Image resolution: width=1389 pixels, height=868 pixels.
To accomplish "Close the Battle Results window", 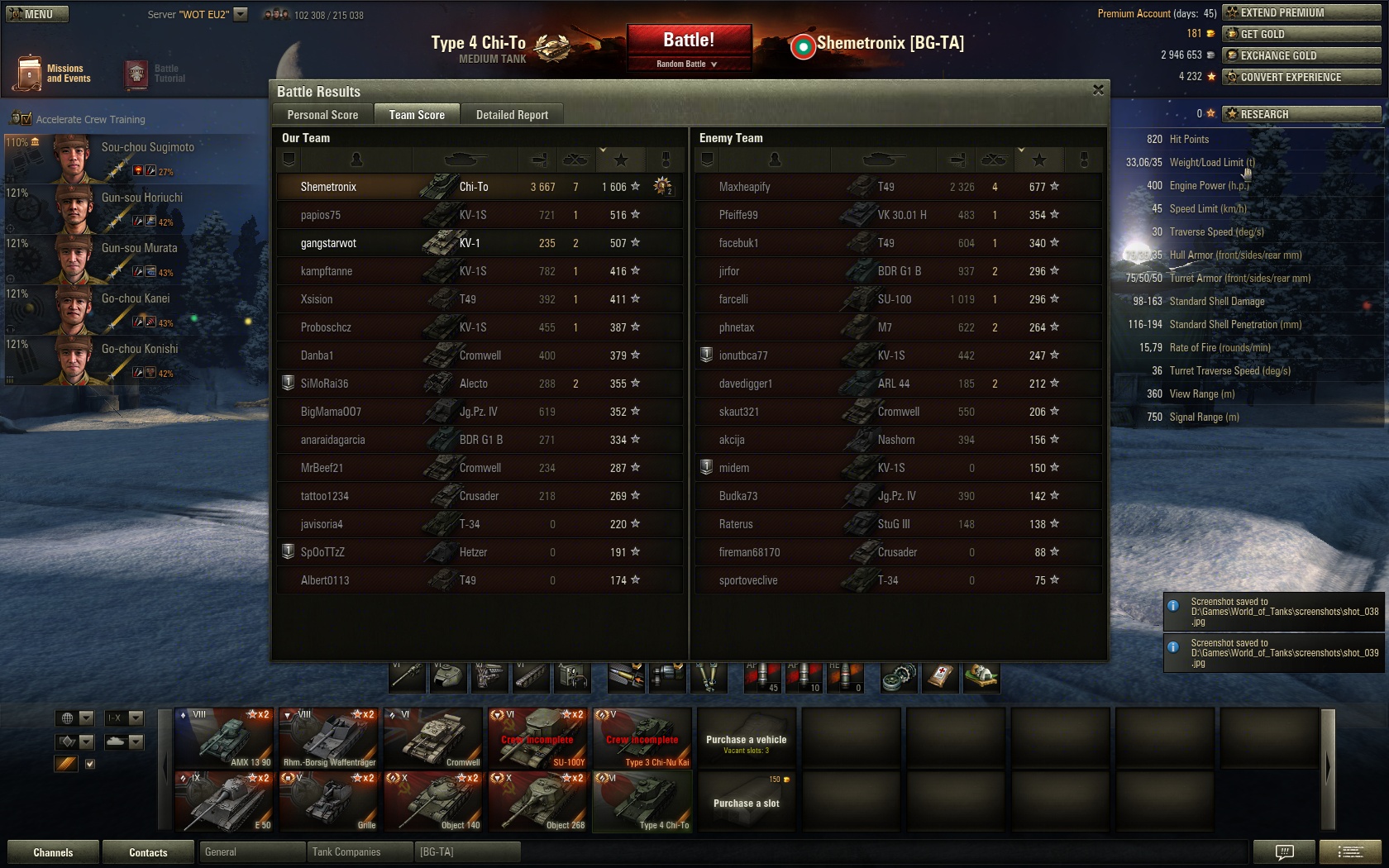I will click(x=1098, y=90).
